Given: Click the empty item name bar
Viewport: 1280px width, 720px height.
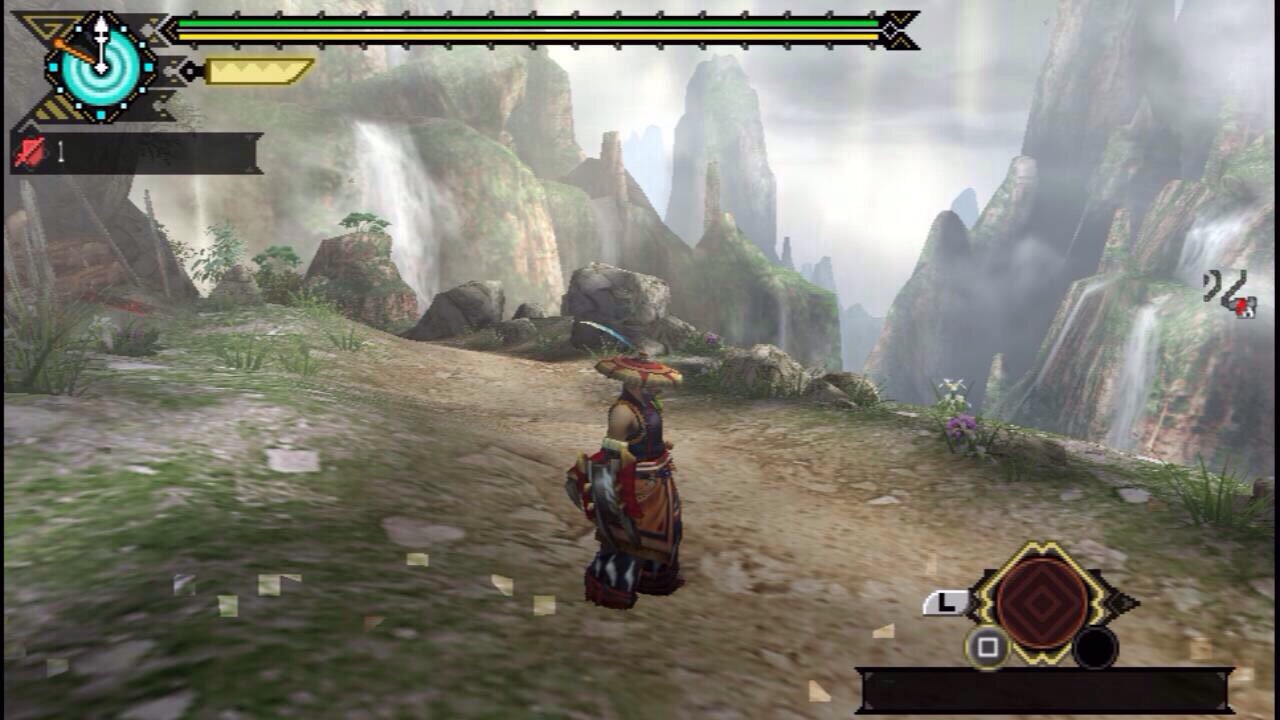Looking at the screenshot, I should pyautogui.click(x=1044, y=690).
